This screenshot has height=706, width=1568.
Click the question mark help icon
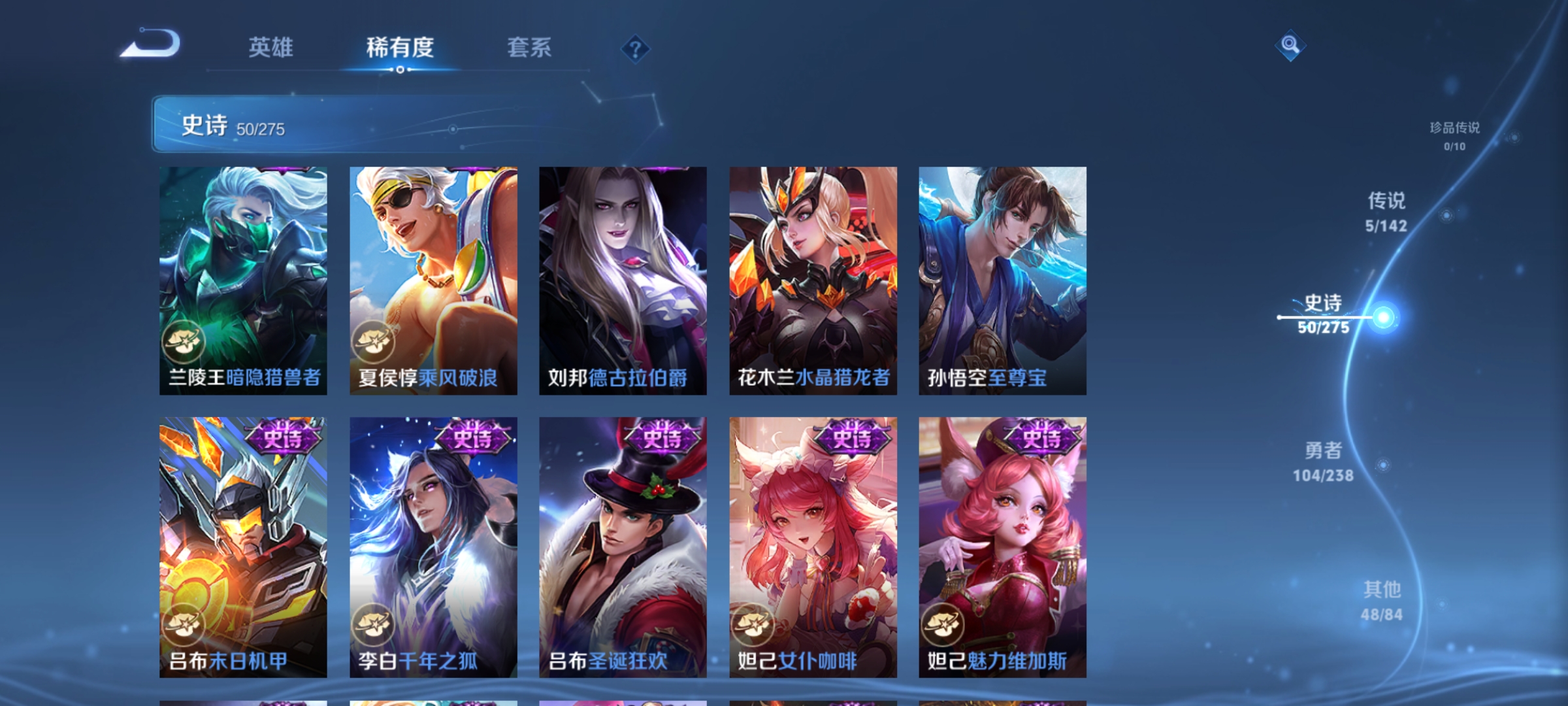635,50
